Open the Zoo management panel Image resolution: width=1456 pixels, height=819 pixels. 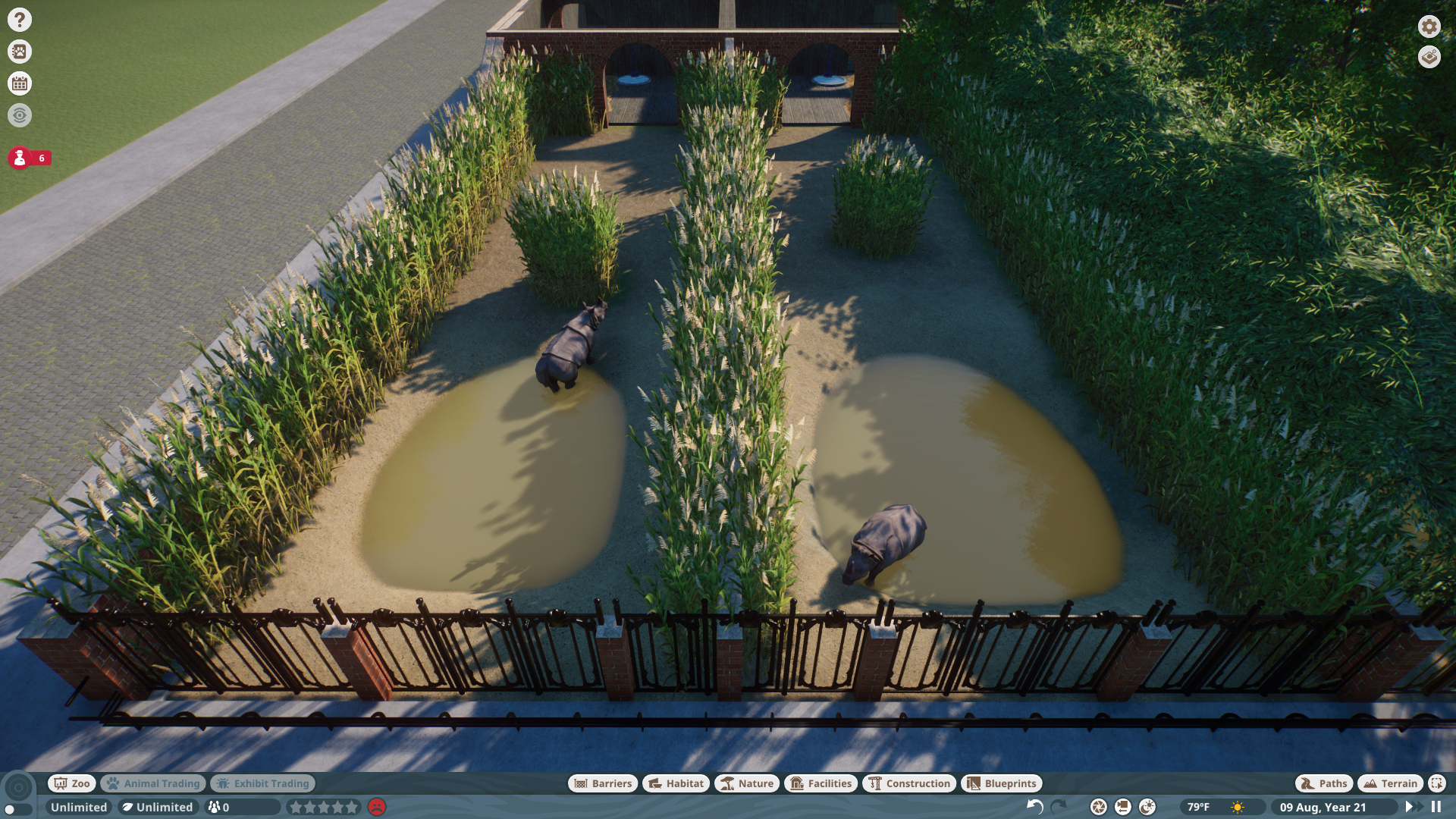coord(71,783)
